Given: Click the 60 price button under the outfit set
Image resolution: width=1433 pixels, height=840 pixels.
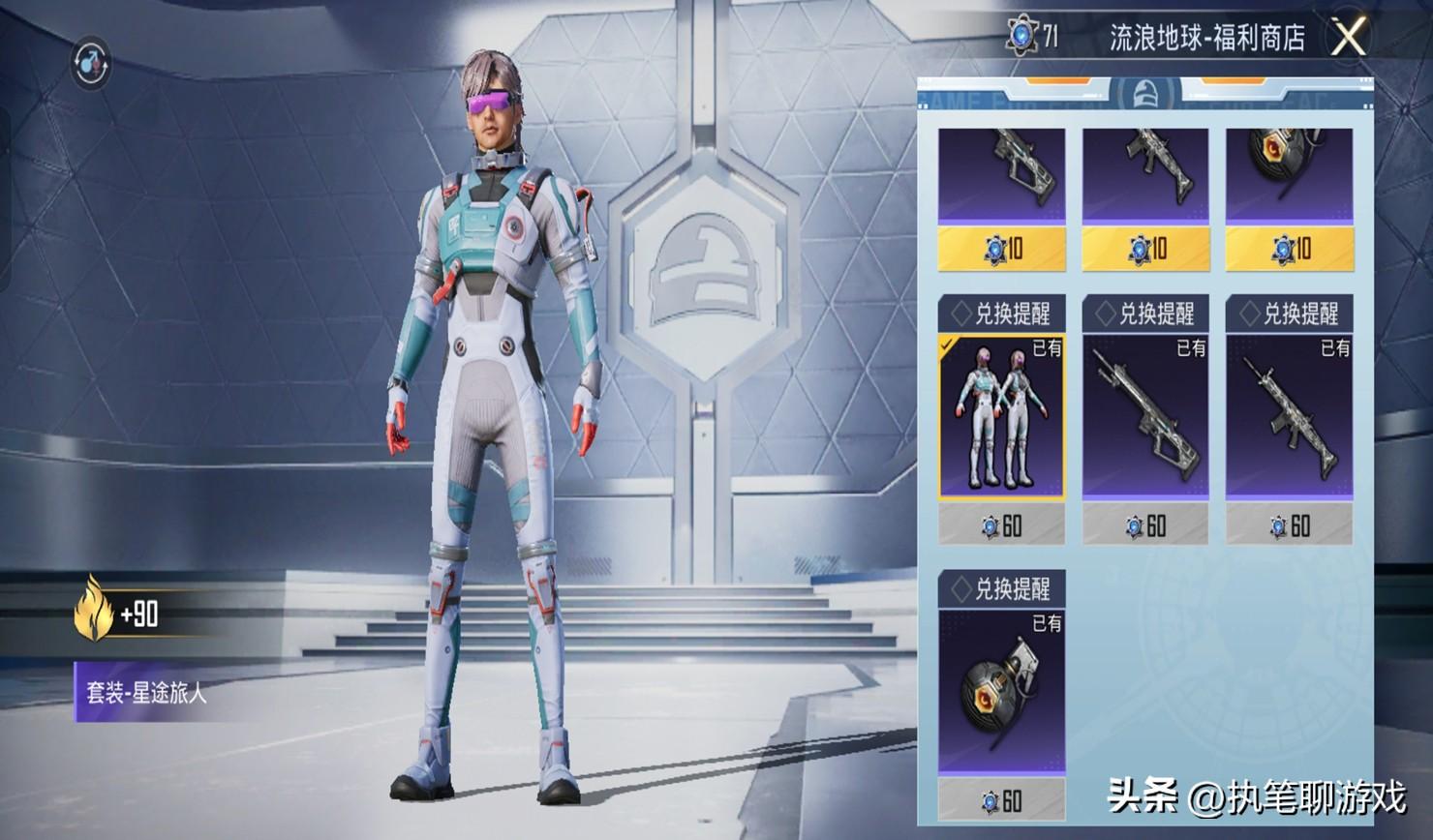Looking at the screenshot, I should [1001, 526].
